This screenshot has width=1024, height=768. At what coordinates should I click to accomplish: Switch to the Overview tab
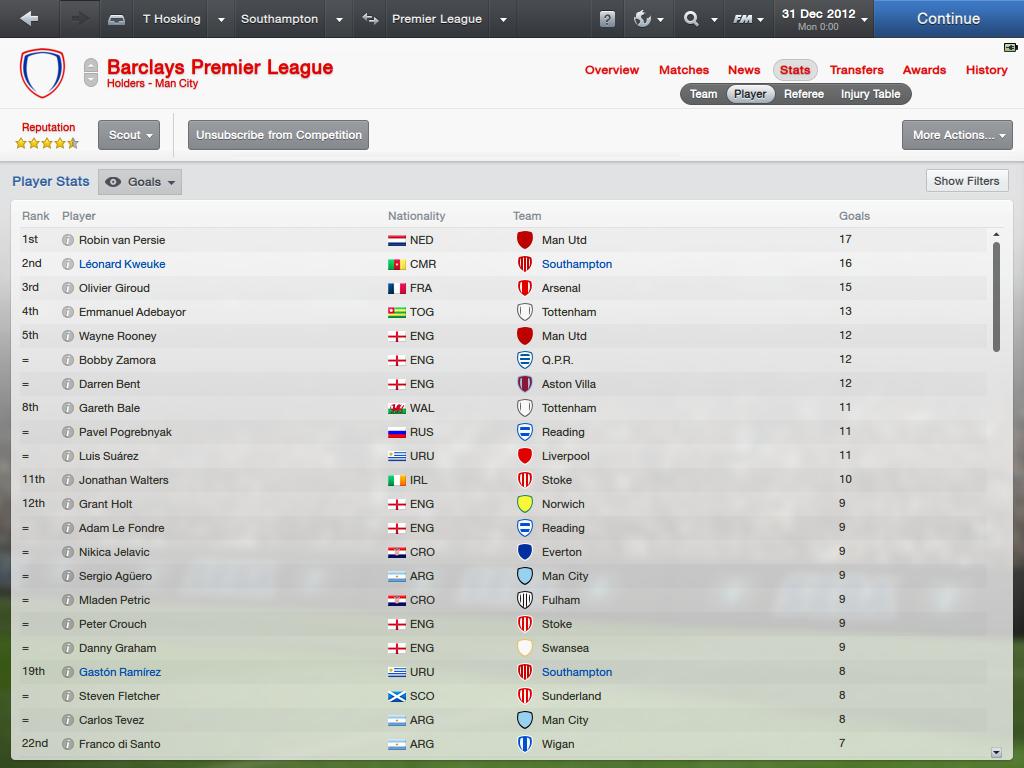[x=611, y=70]
